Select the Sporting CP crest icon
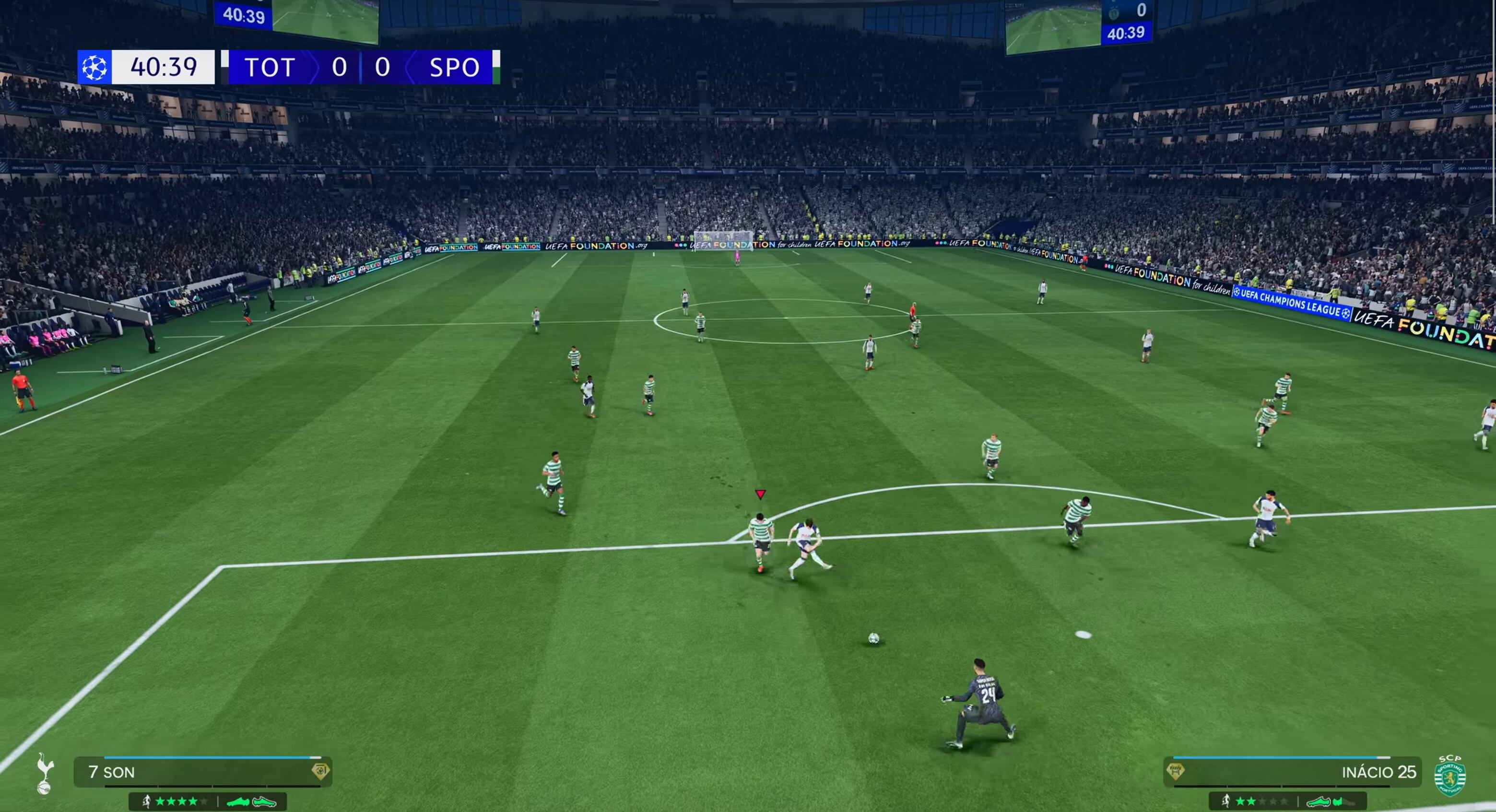This screenshot has width=1496, height=812. tap(1449, 776)
